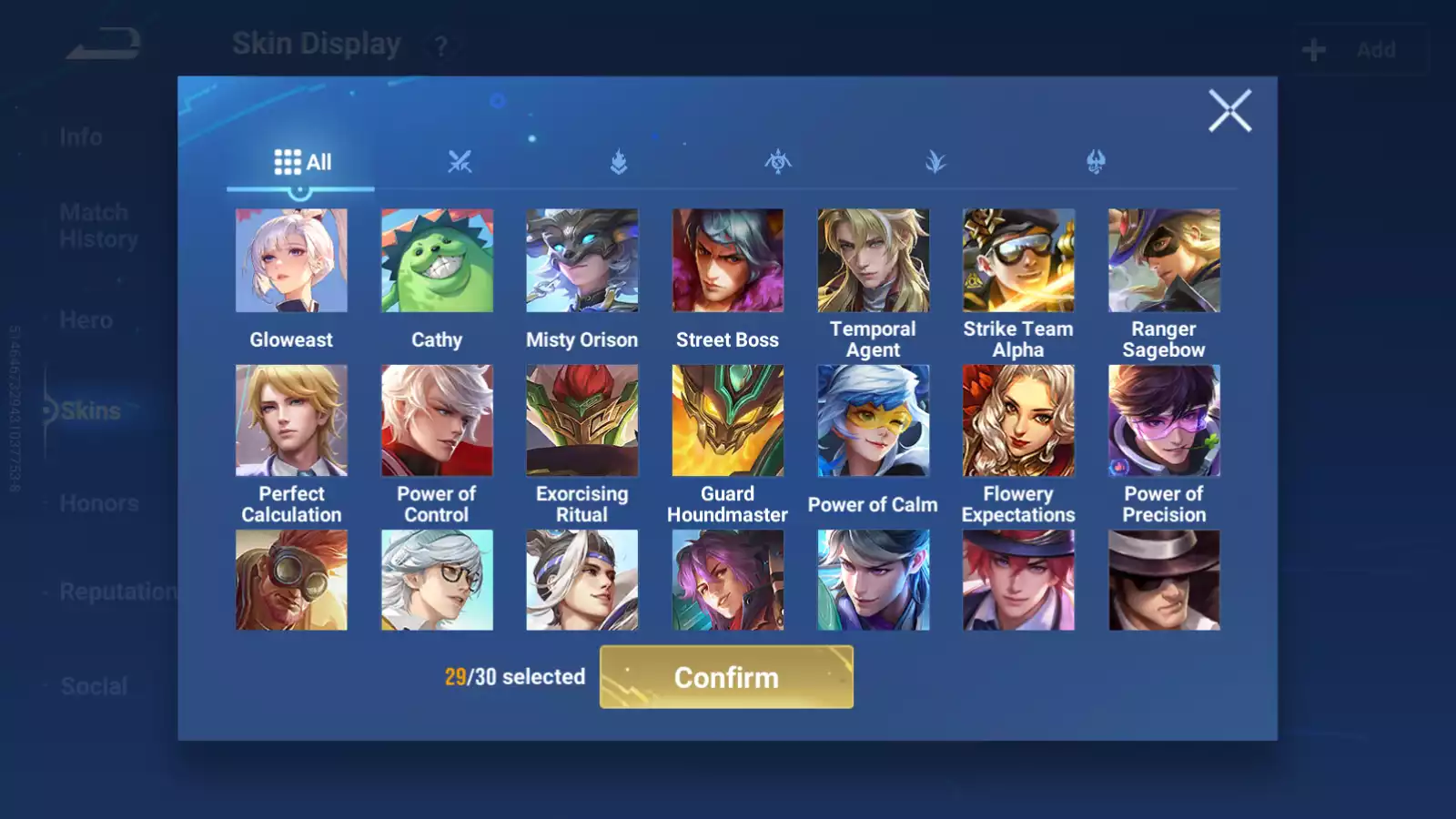Select the Street Boss skin

(727, 261)
